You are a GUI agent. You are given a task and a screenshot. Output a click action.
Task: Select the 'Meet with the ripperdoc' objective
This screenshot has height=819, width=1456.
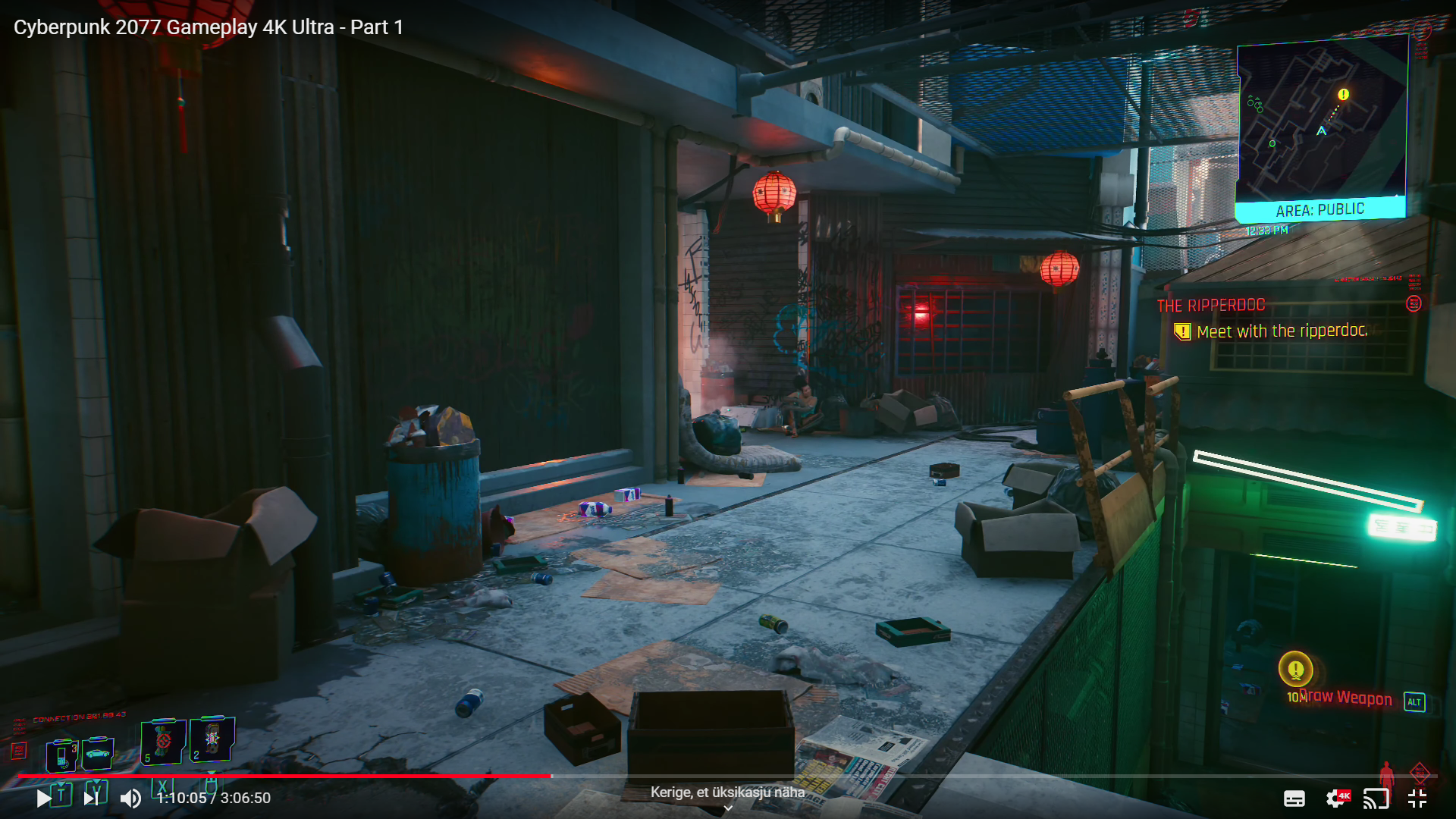1282,331
